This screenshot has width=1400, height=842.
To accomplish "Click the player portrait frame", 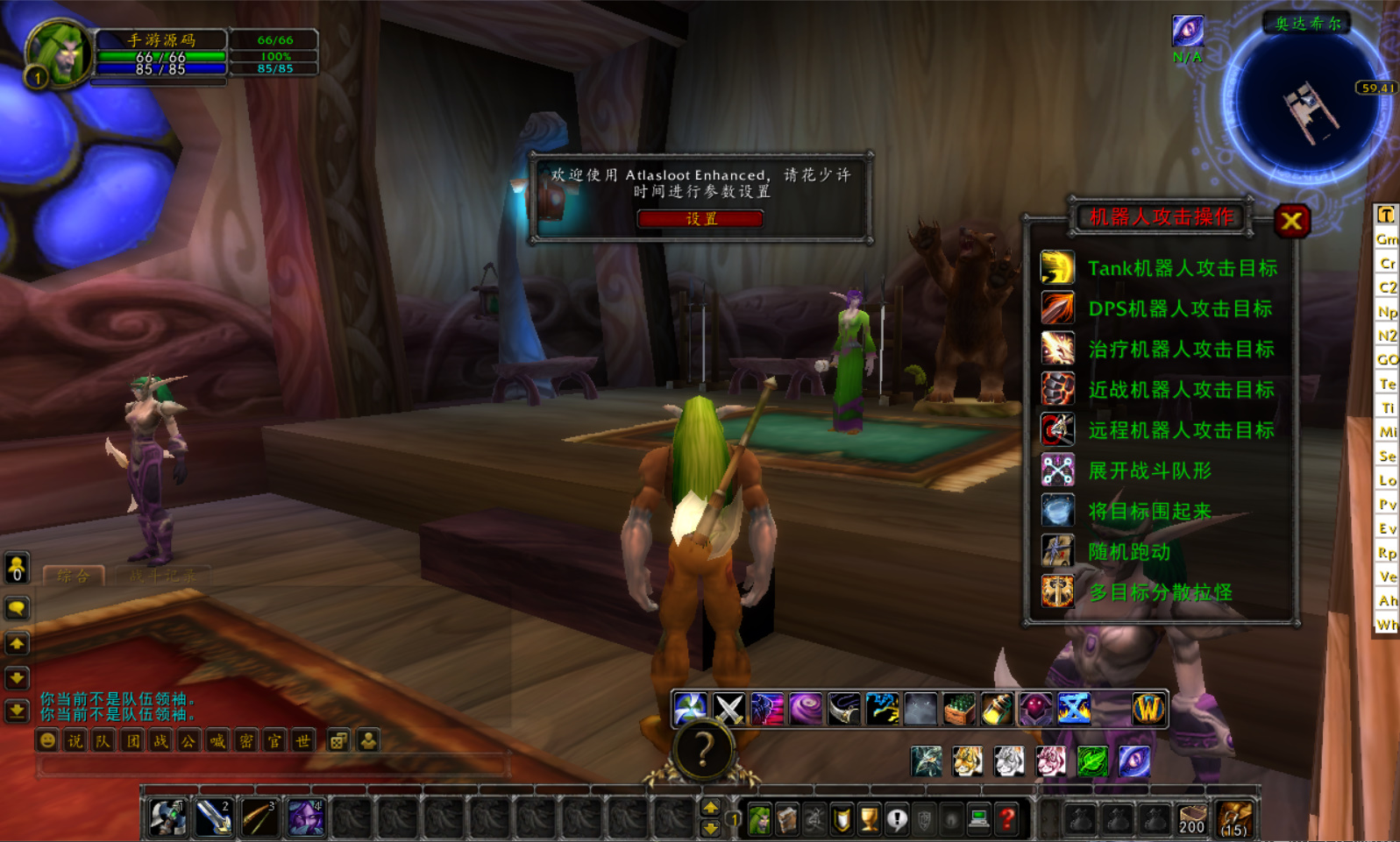I will coord(59,53).
